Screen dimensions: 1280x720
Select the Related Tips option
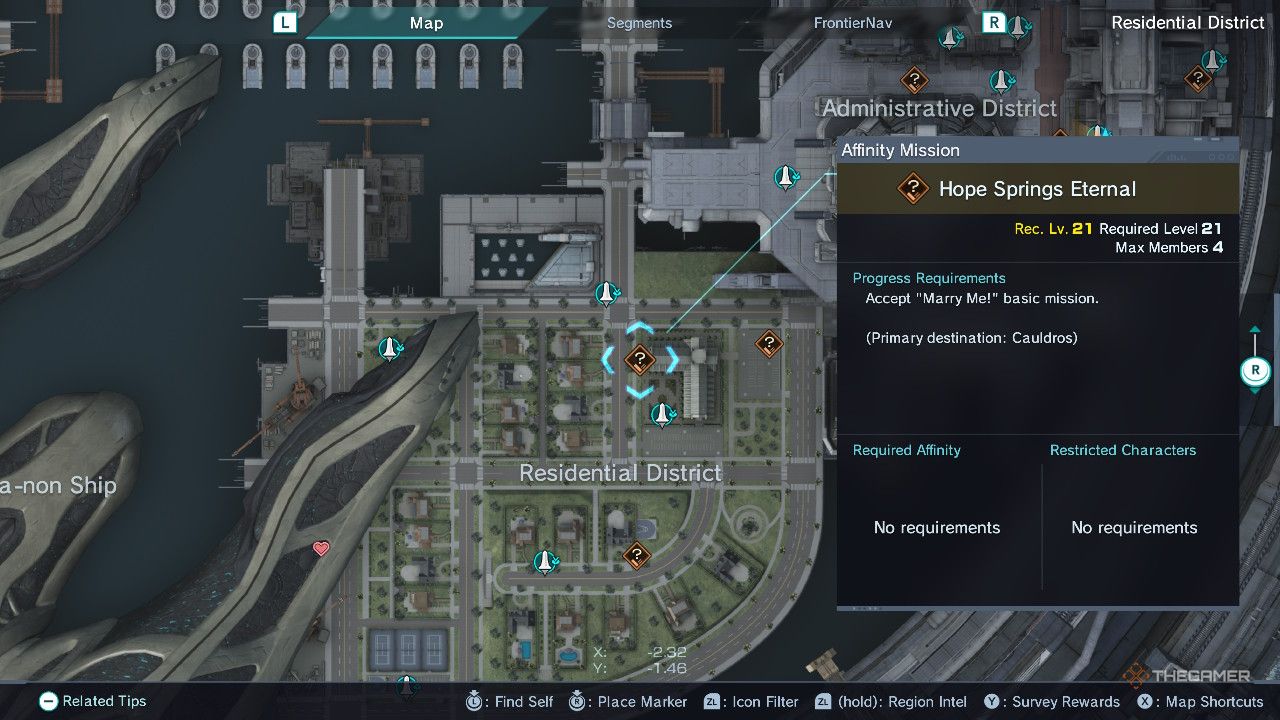93,701
